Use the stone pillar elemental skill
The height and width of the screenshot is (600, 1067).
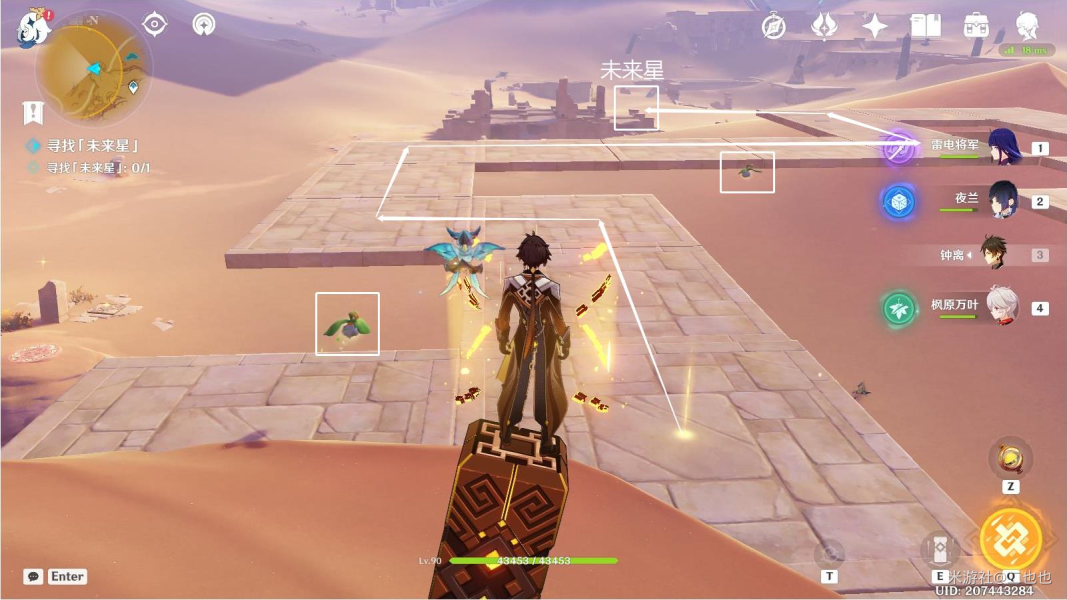click(x=940, y=549)
